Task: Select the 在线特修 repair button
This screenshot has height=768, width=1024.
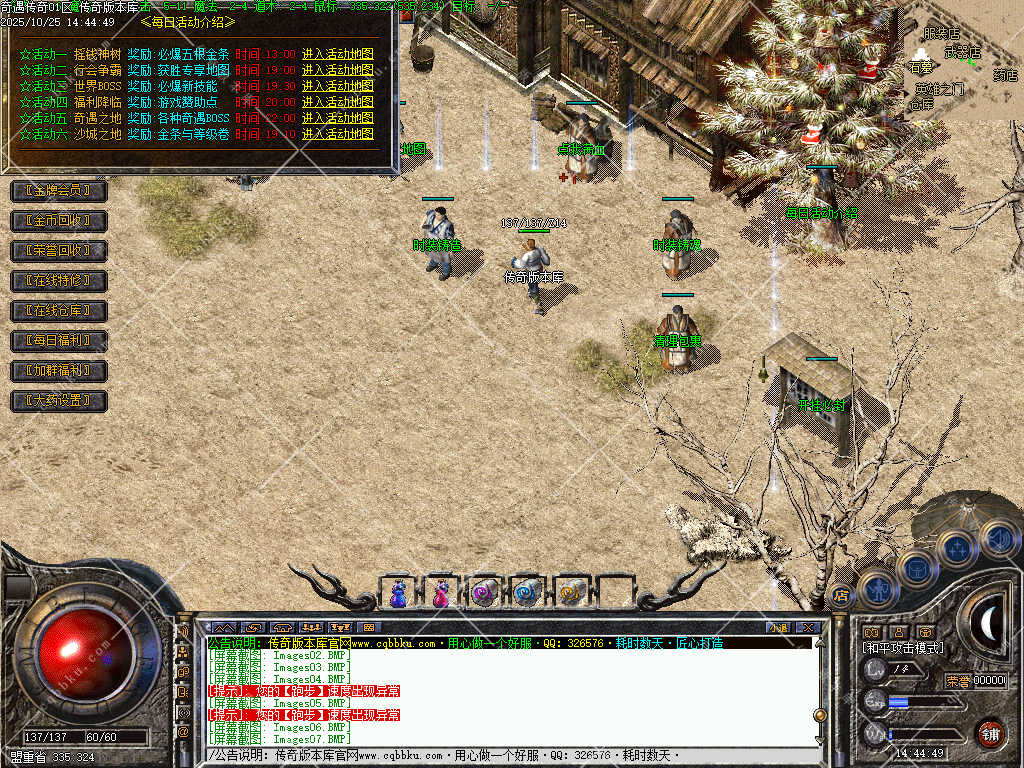Action: (58, 280)
